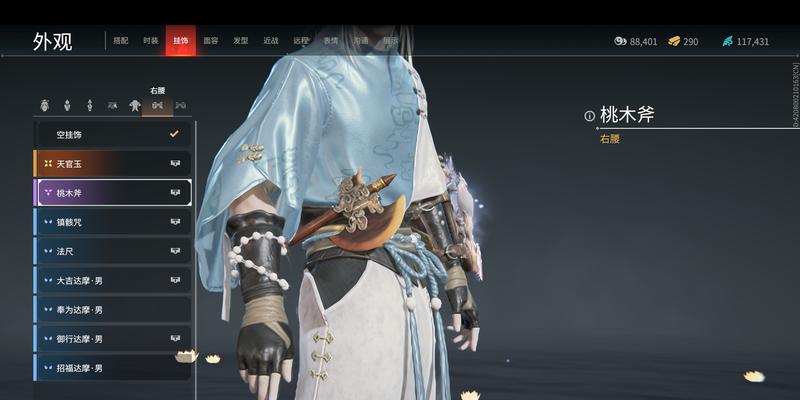Choose the 法尺 accessory
This screenshot has width=800, height=400.
[113, 251]
